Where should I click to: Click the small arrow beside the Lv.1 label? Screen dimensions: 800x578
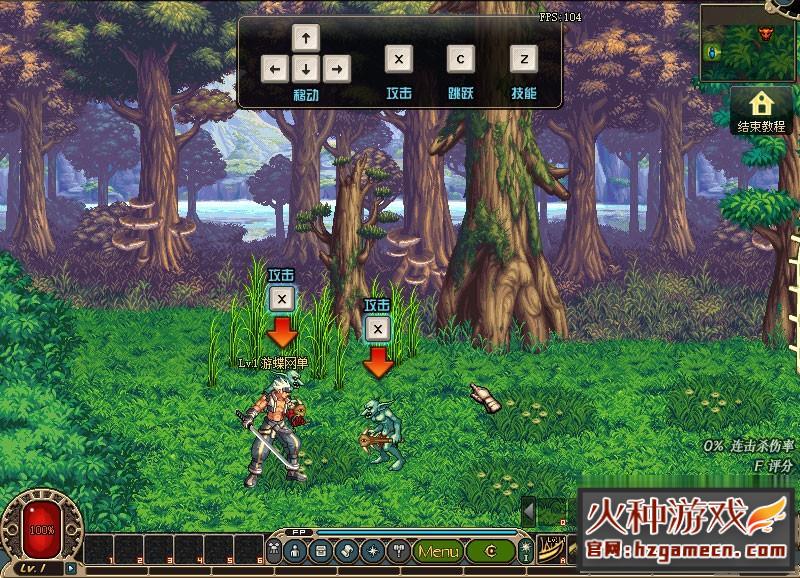click(x=70, y=568)
